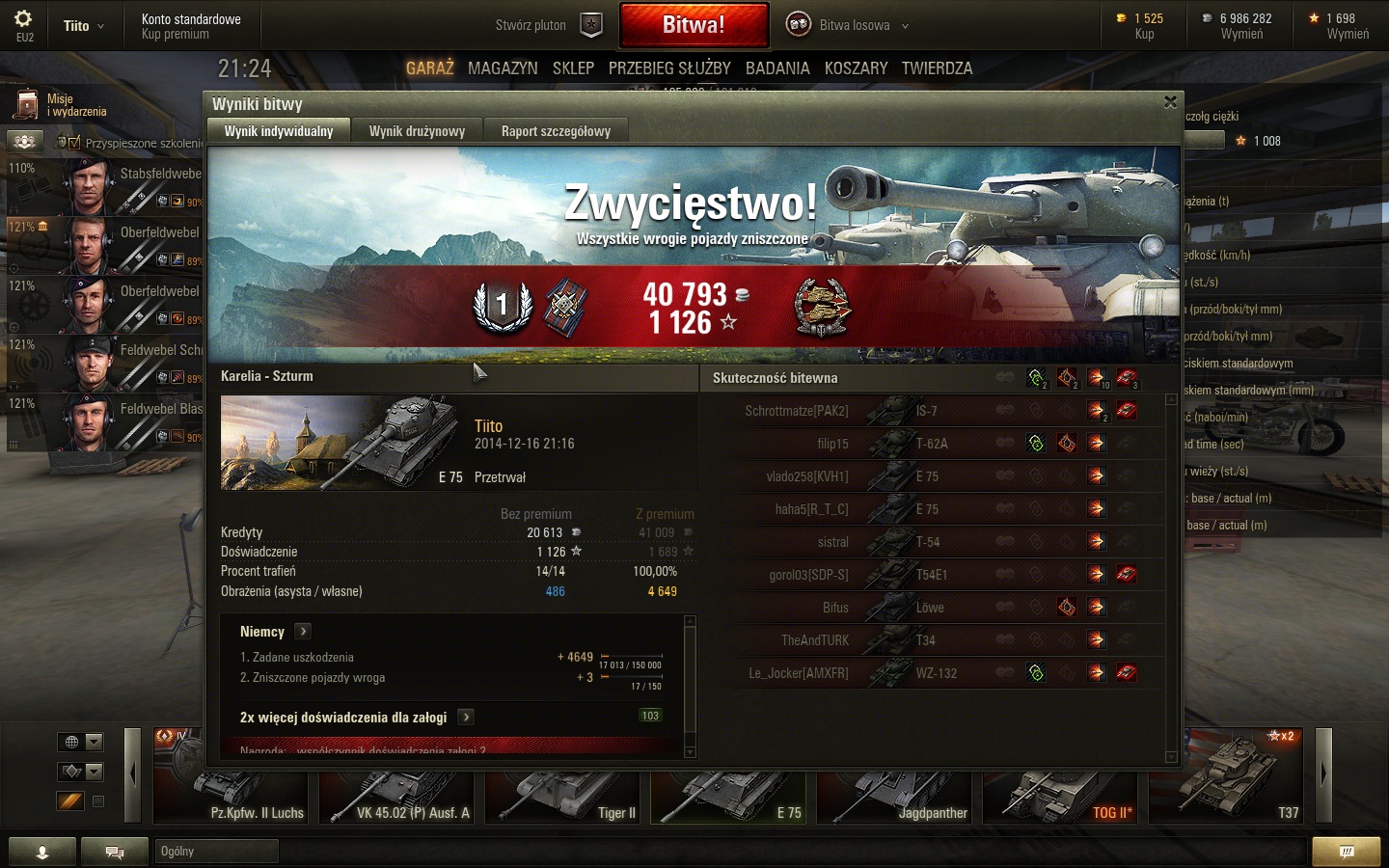Image resolution: width=1389 pixels, height=868 pixels.
Task: Expand the Niemcy mission arrow
Action: (x=303, y=632)
